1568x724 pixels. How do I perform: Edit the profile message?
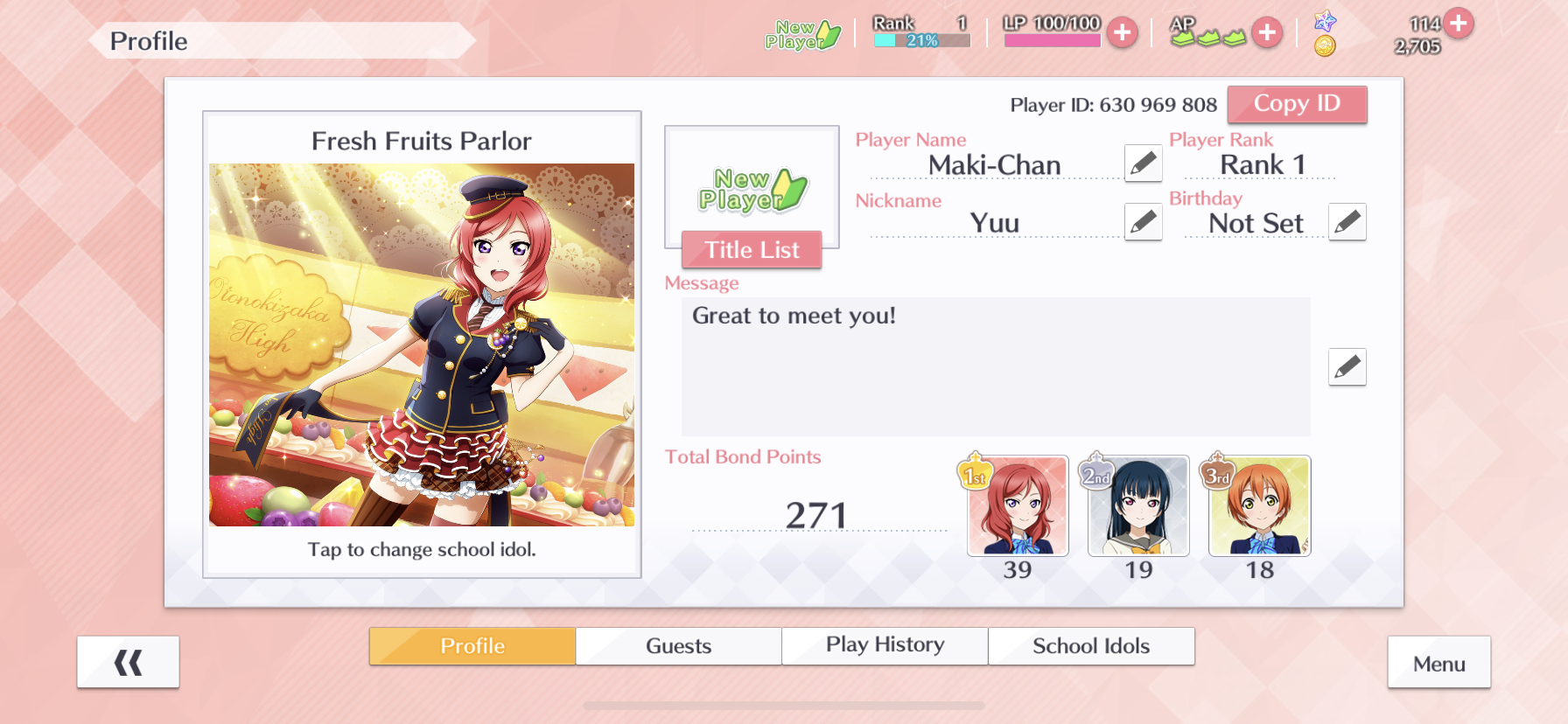tap(1347, 367)
